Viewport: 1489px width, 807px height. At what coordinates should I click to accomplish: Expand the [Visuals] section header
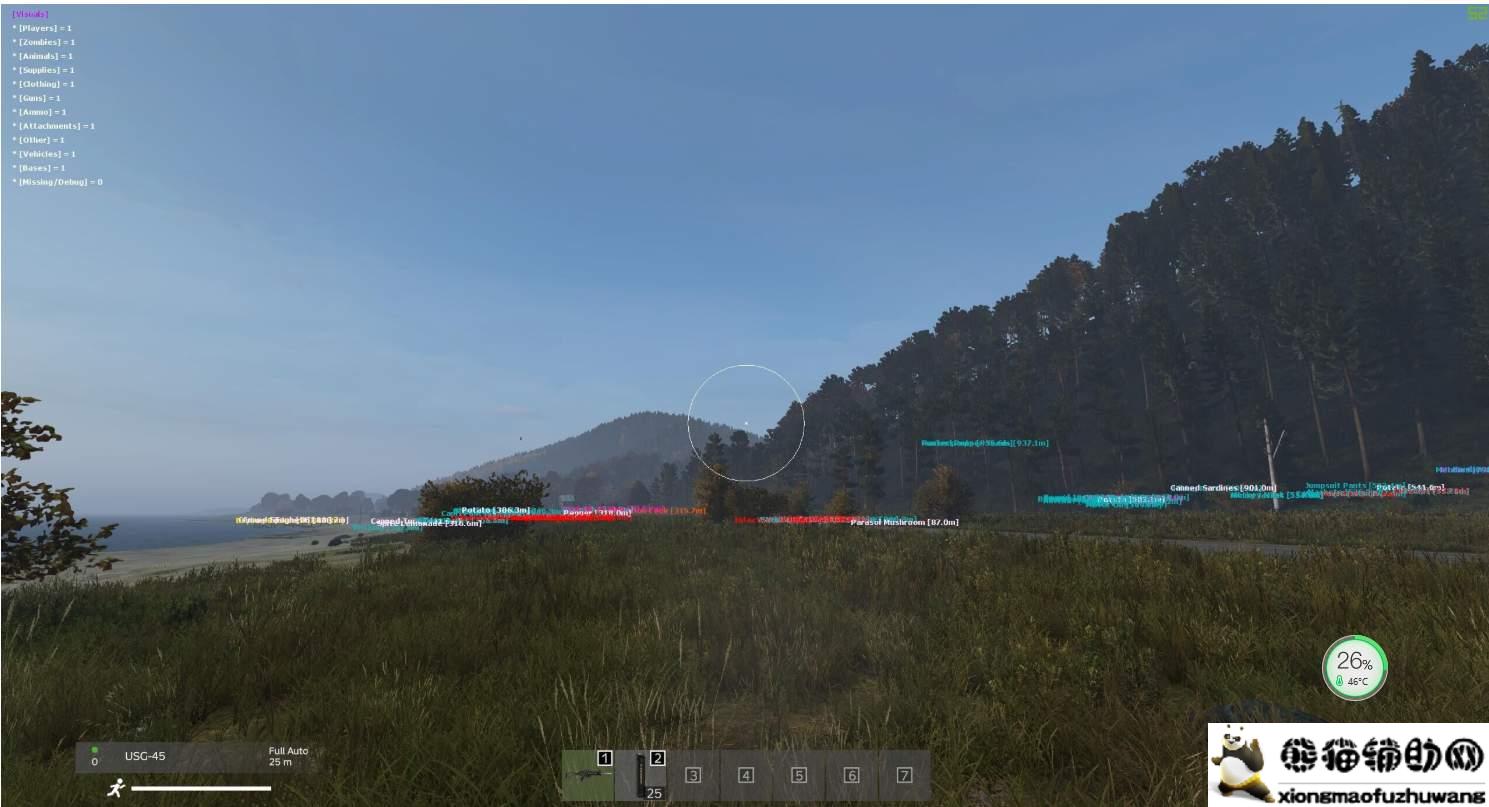coord(30,13)
